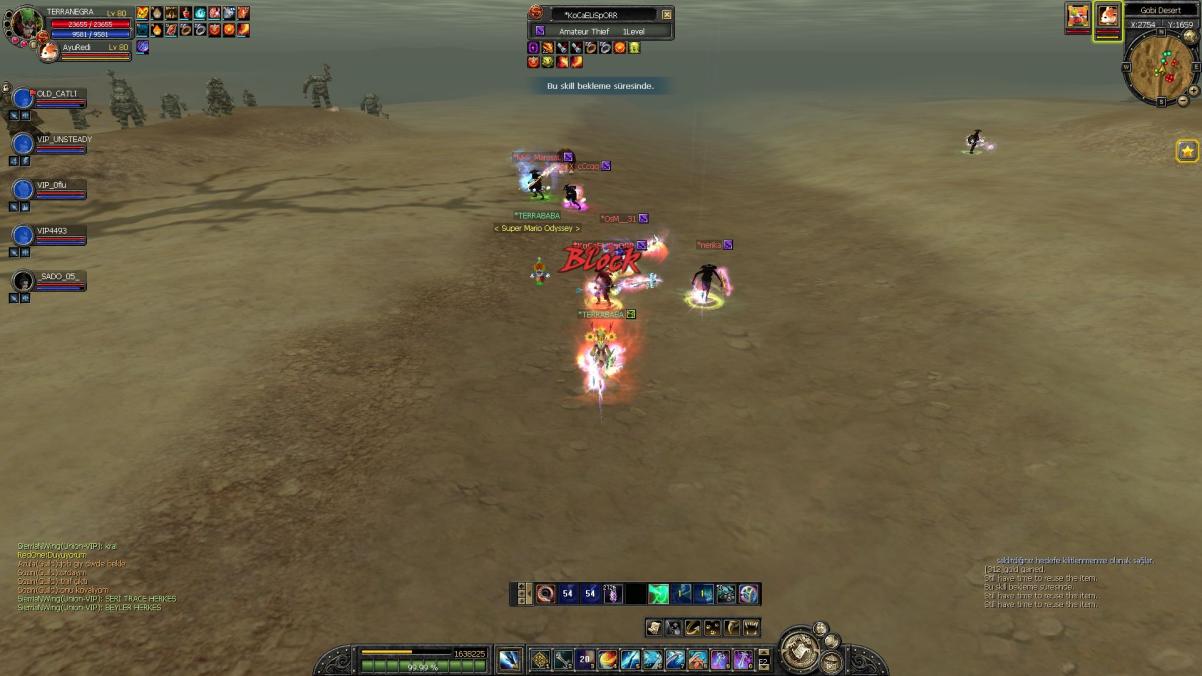The height and width of the screenshot is (676, 1202).
Task: Use the green swirl skill slot
Action: pos(658,594)
